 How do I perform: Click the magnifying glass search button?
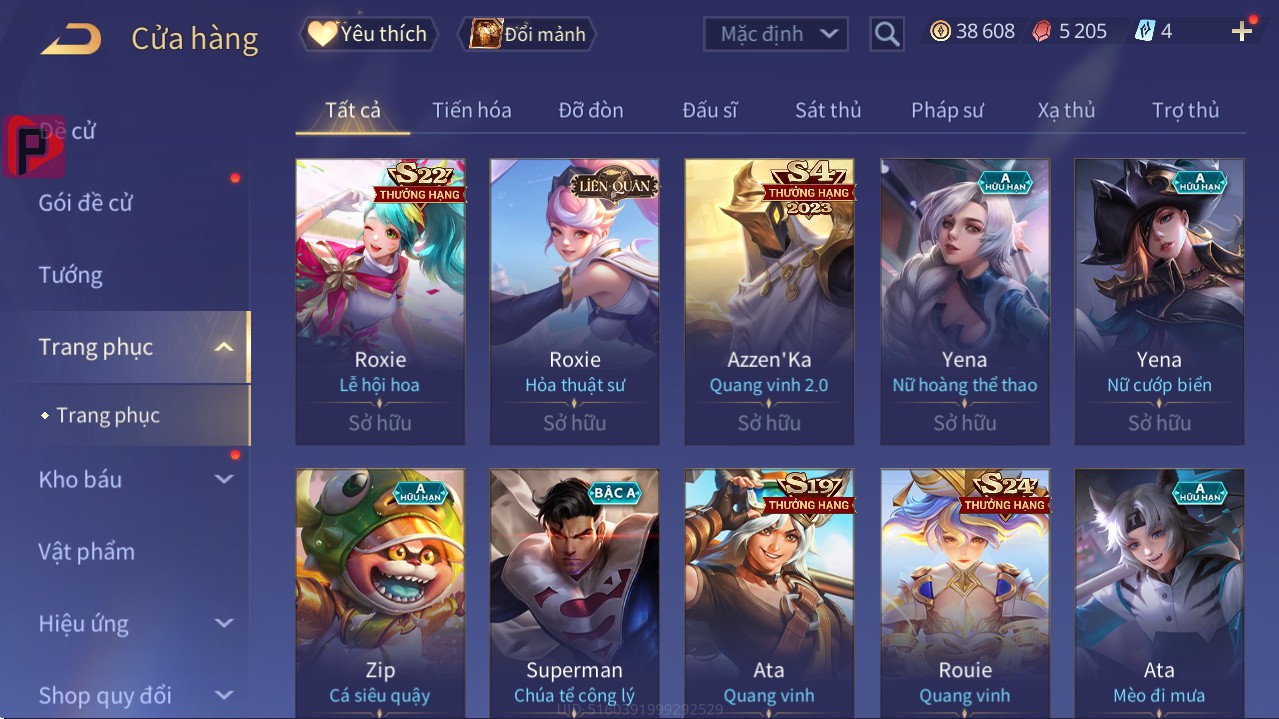point(886,34)
